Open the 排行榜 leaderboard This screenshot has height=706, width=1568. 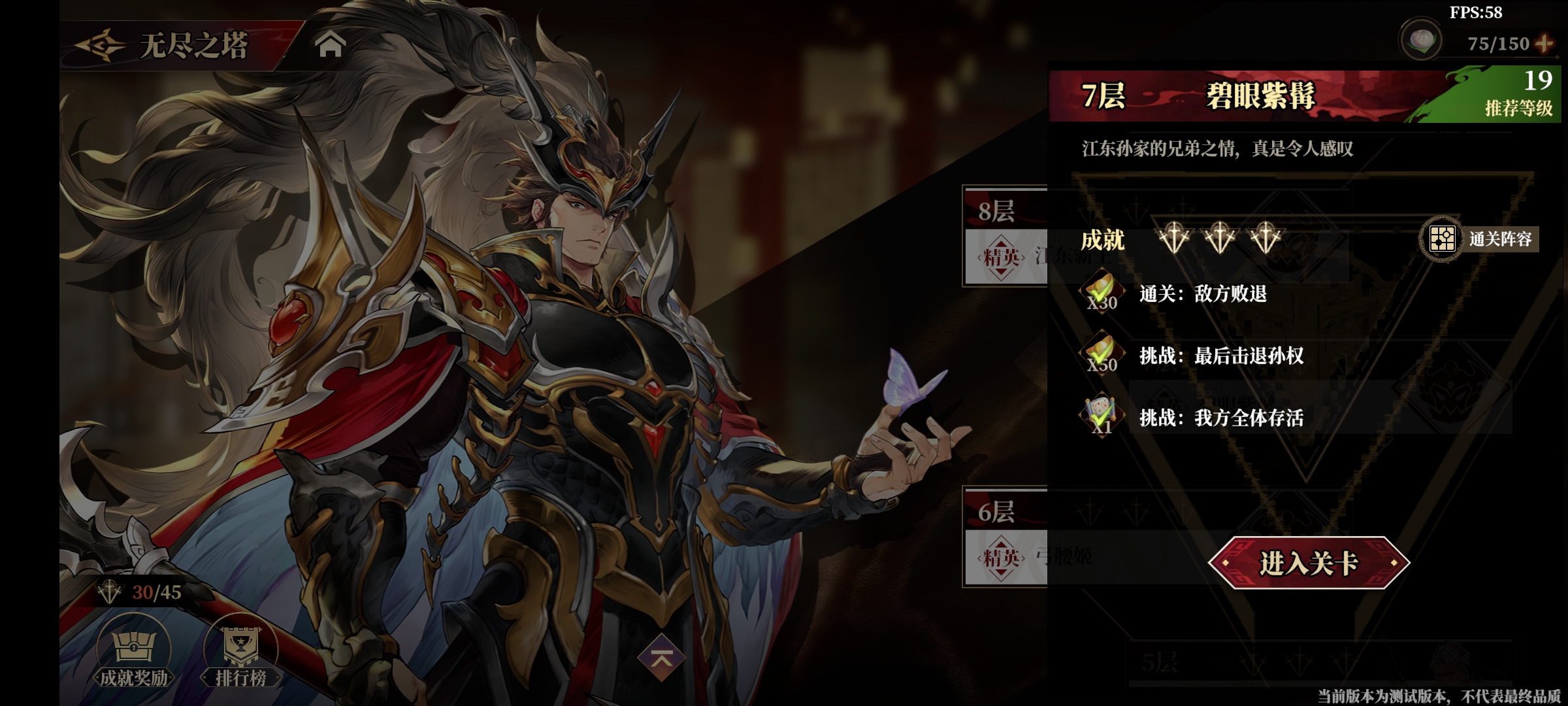click(241, 652)
